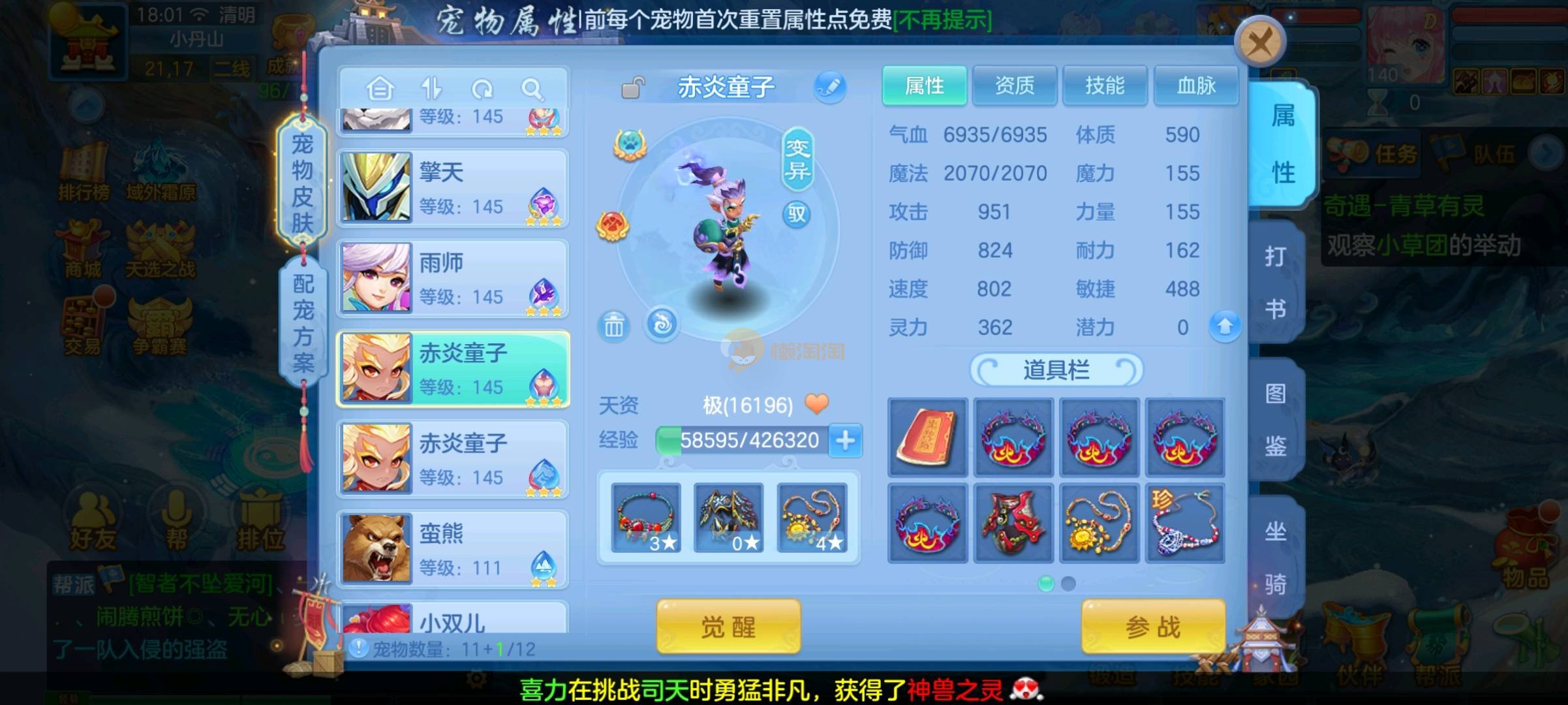Open the 图鉴 codex side tab
The width and height of the screenshot is (1568, 705).
[1276, 420]
